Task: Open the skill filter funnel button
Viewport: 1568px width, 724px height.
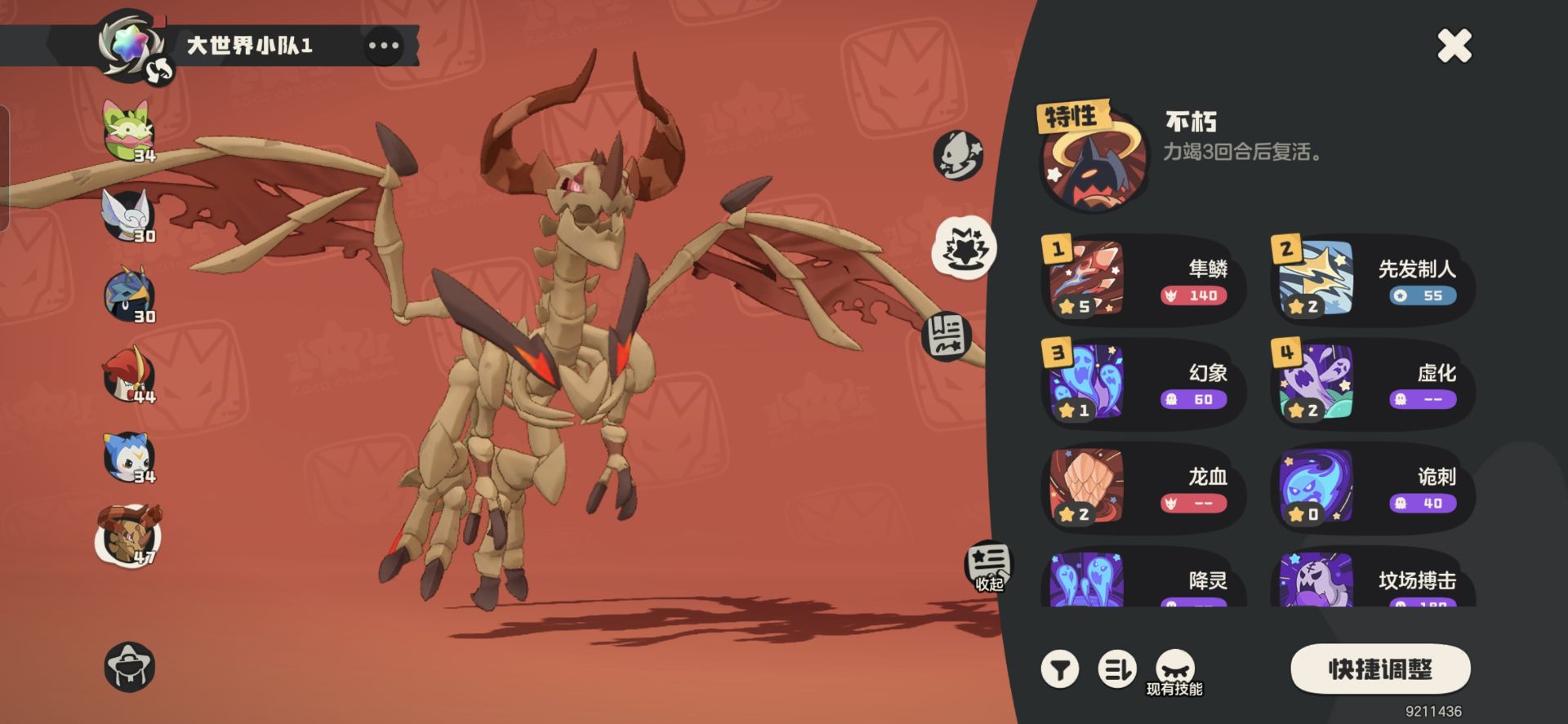Action: pos(1060,669)
